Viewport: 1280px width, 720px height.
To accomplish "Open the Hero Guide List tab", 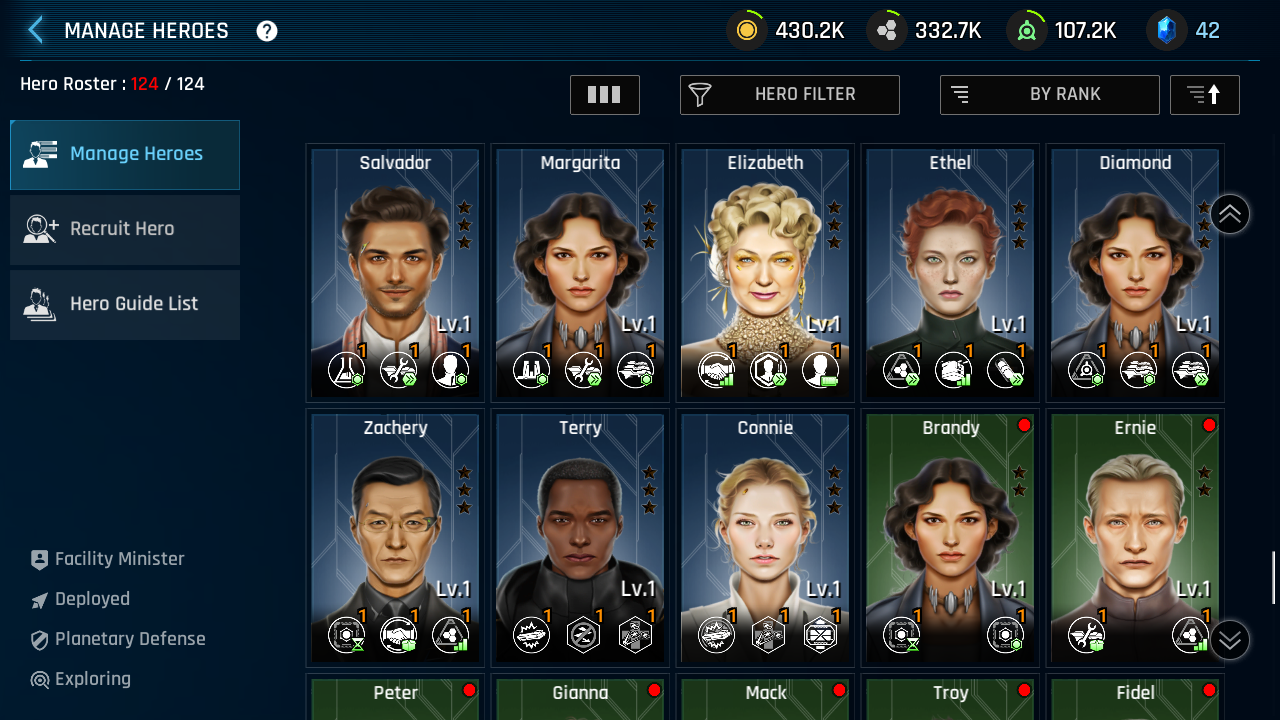I will pos(125,305).
